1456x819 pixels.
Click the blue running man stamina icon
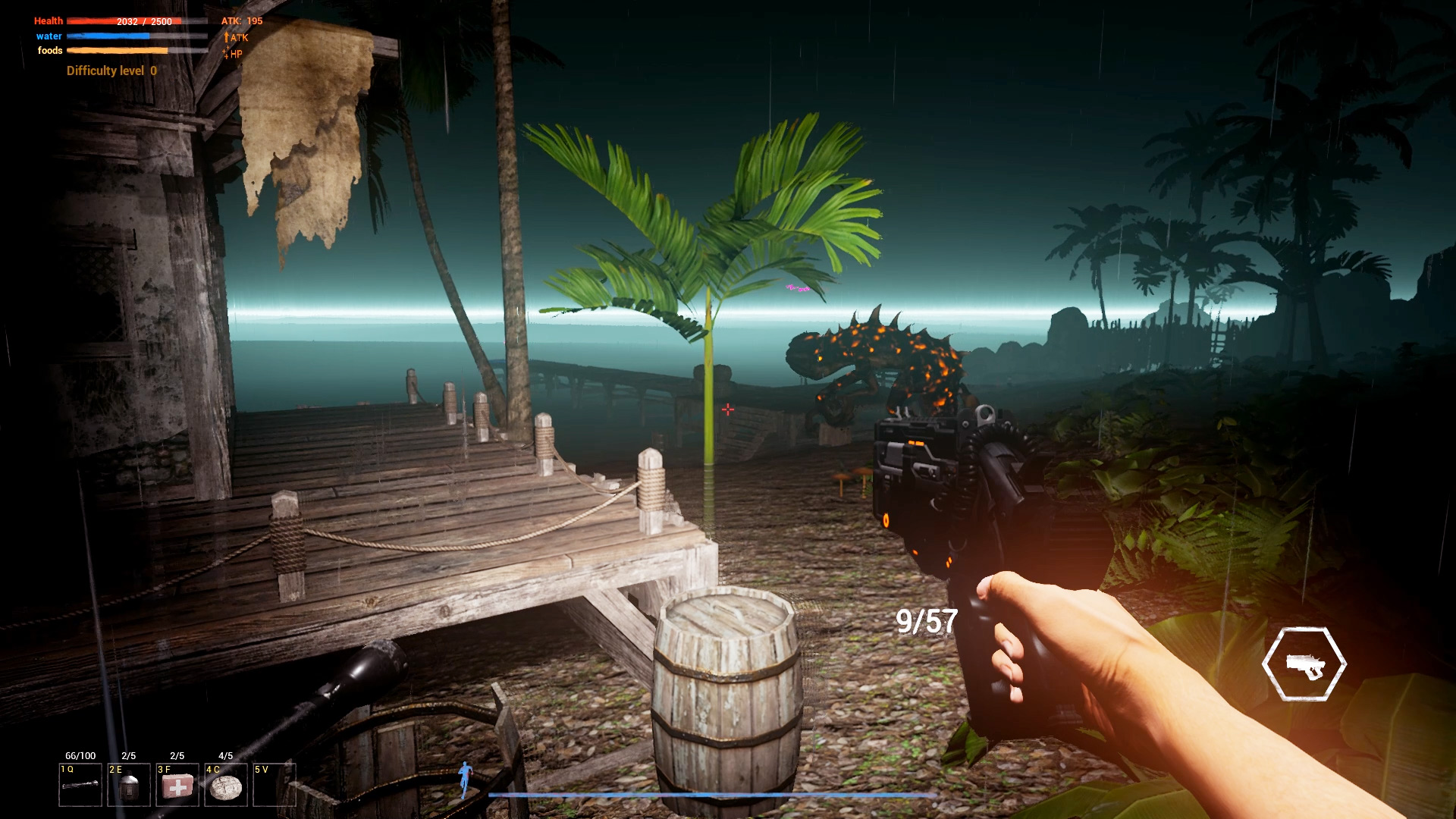click(x=465, y=779)
